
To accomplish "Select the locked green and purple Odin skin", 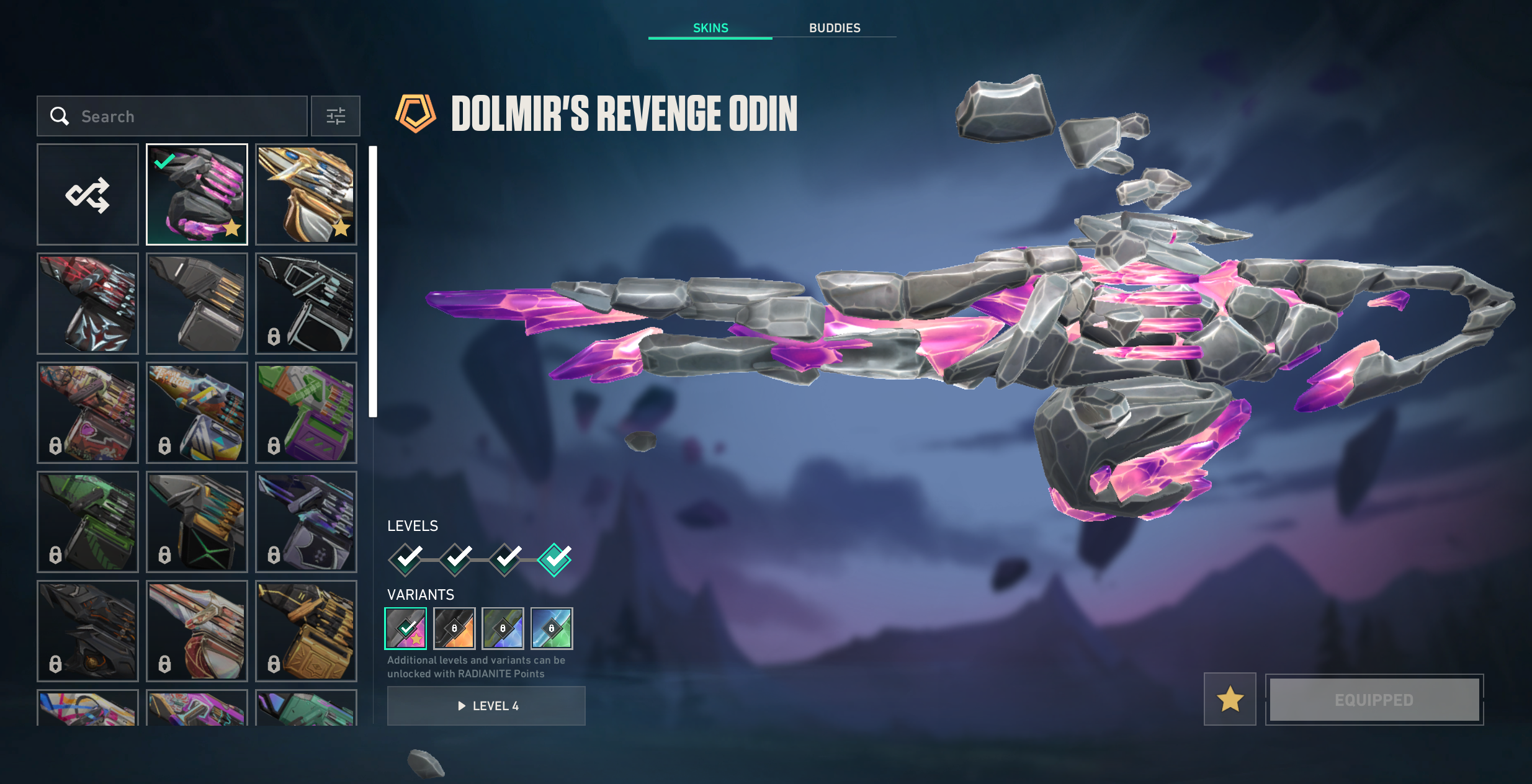I will [306, 413].
